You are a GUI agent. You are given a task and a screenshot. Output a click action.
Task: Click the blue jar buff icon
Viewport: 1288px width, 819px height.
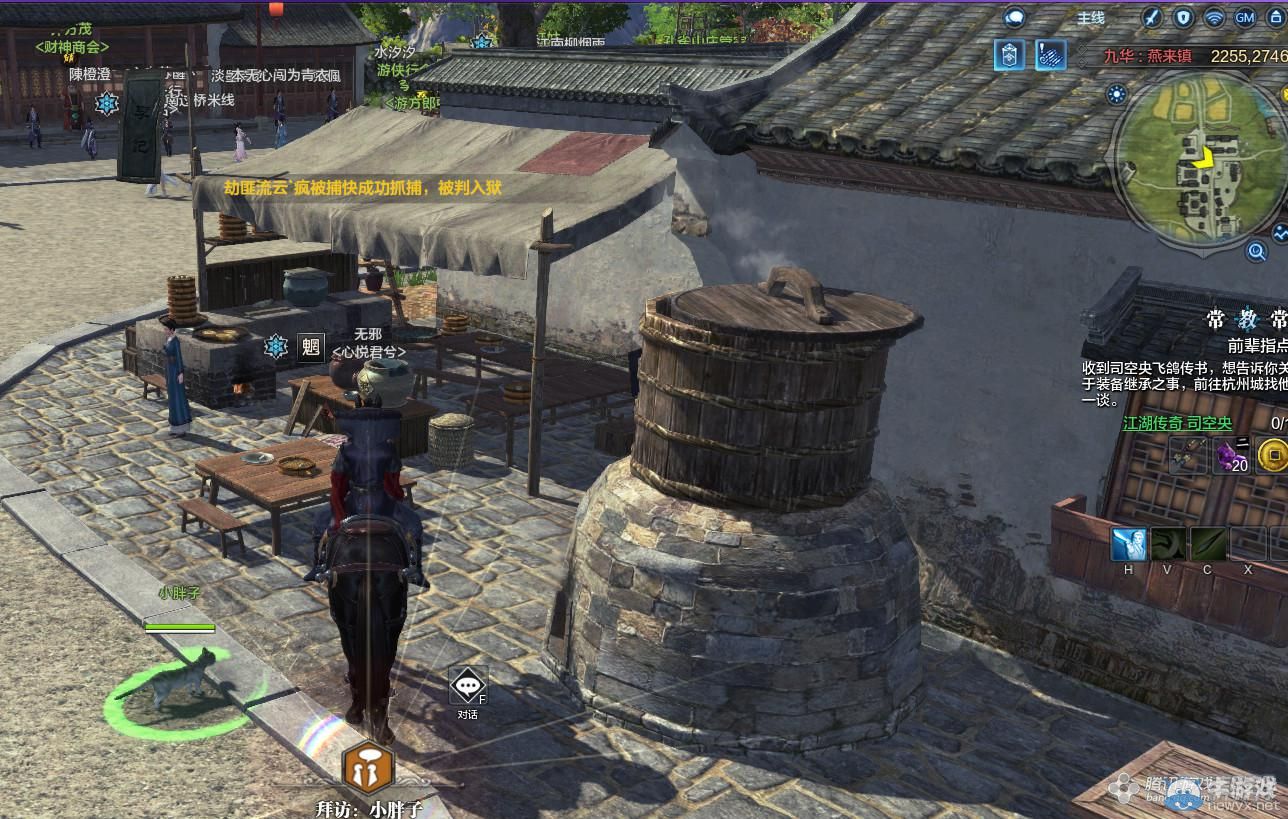pyautogui.click(x=1009, y=54)
